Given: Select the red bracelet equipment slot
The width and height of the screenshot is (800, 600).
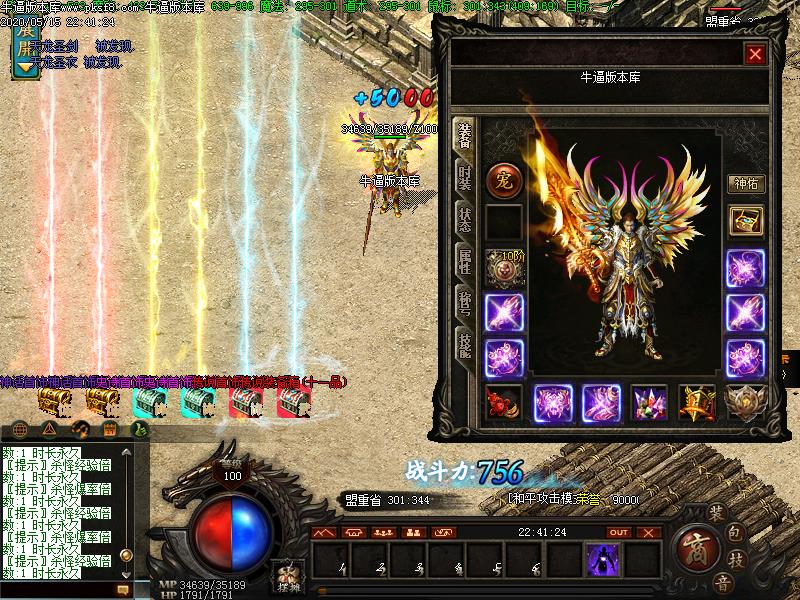Looking at the screenshot, I should (503, 403).
